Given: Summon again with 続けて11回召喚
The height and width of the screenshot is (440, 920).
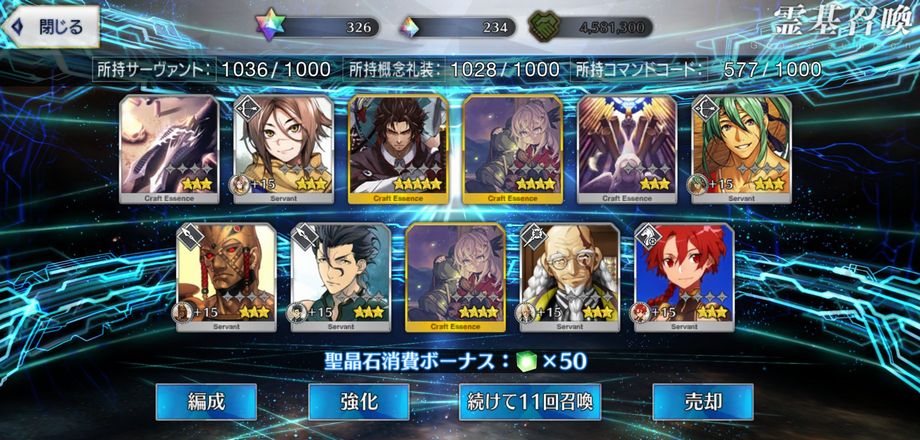Looking at the screenshot, I should tap(530, 402).
